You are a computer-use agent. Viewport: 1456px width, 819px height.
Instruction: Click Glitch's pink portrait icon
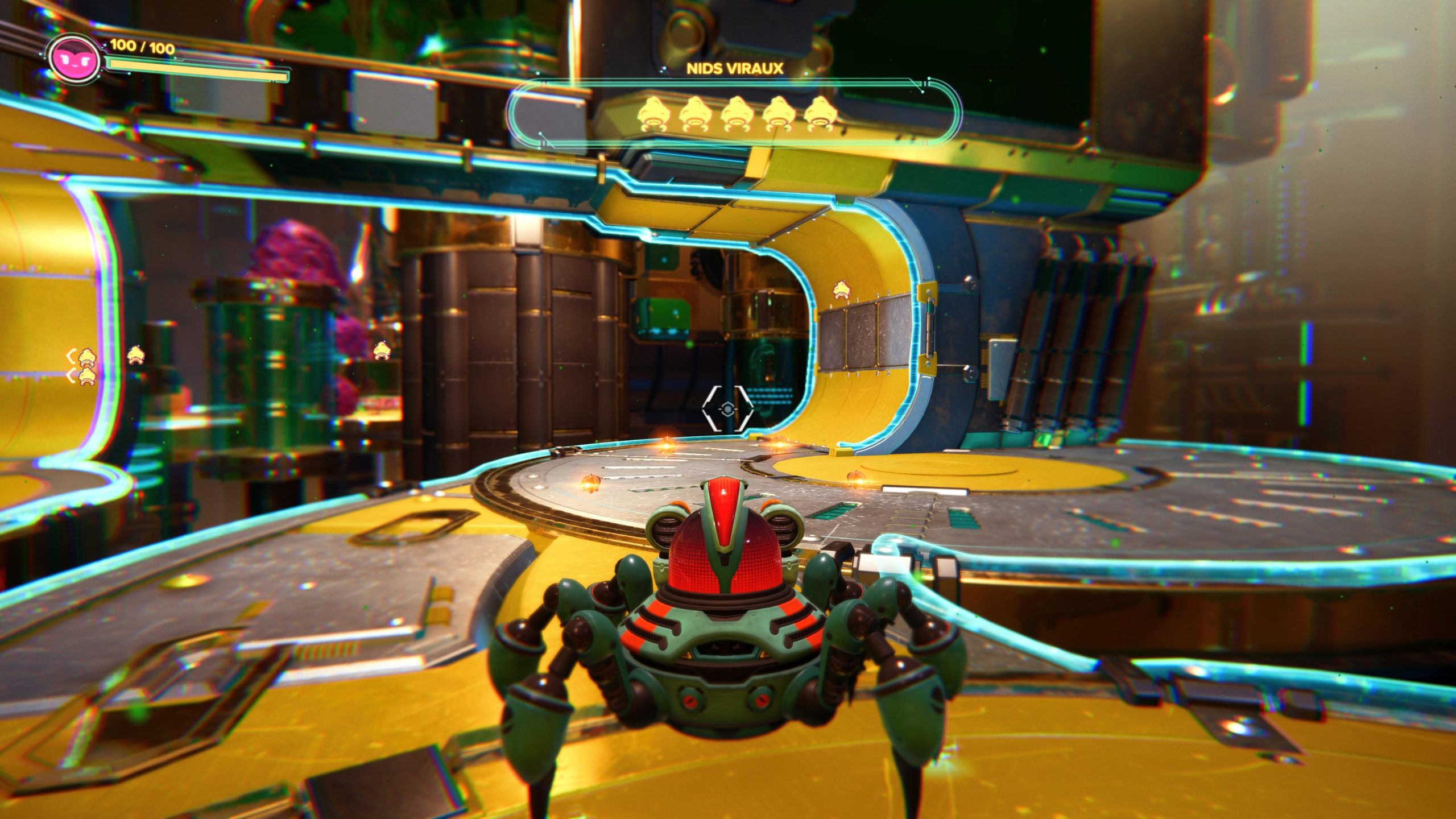point(74,59)
